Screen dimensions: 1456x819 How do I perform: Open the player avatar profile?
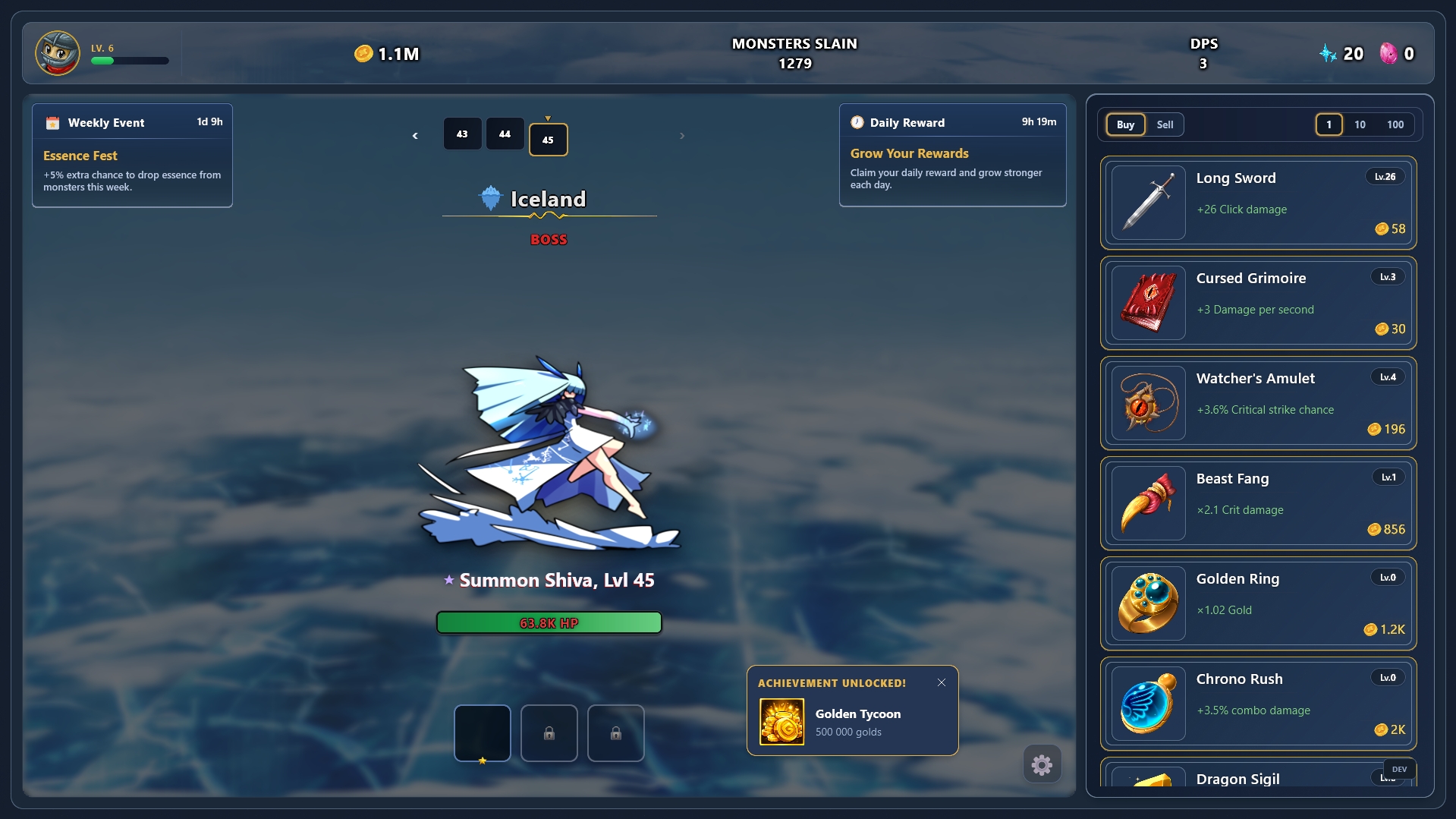point(58,53)
